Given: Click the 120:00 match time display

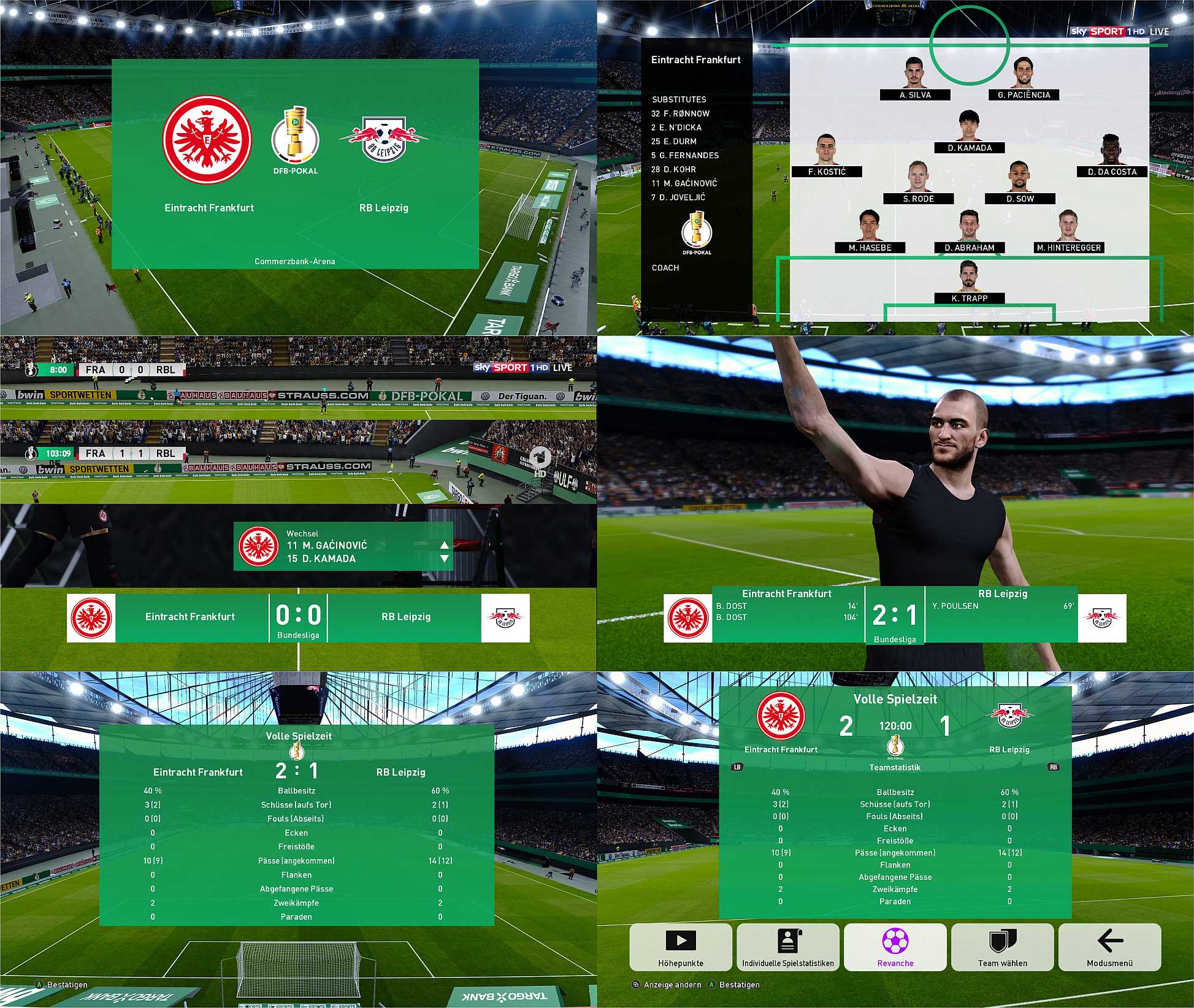Looking at the screenshot, I should [895, 725].
